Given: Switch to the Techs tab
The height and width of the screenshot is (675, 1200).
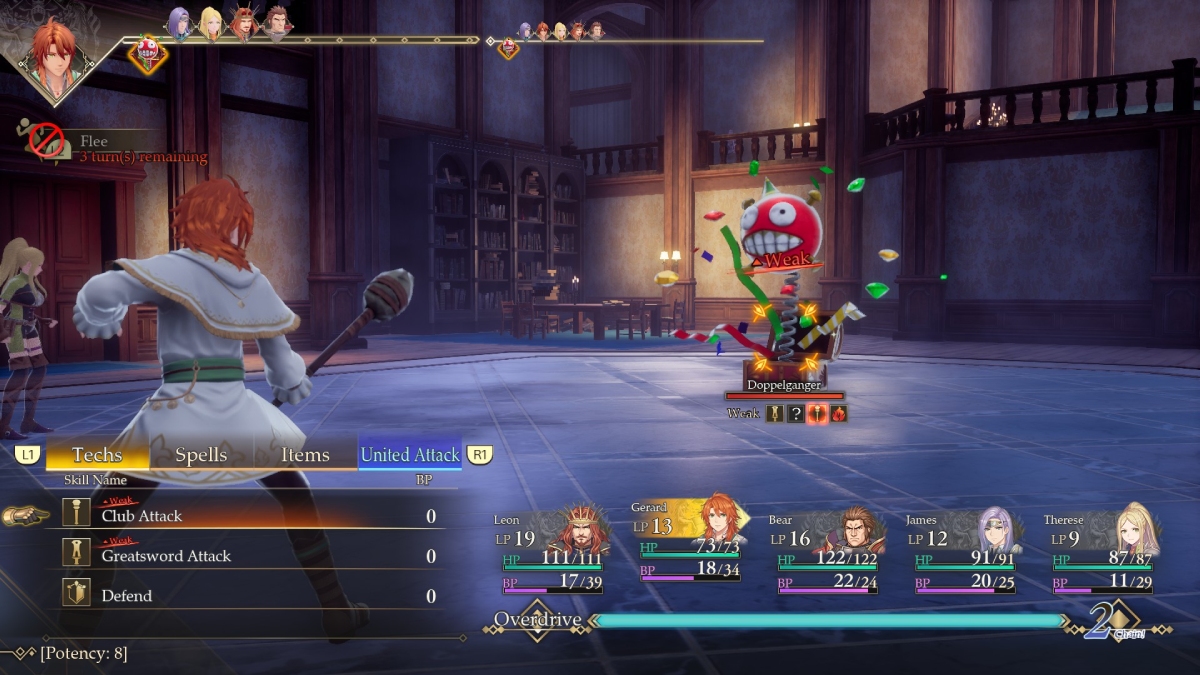Looking at the screenshot, I should pyautogui.click(x=97, y=455).
